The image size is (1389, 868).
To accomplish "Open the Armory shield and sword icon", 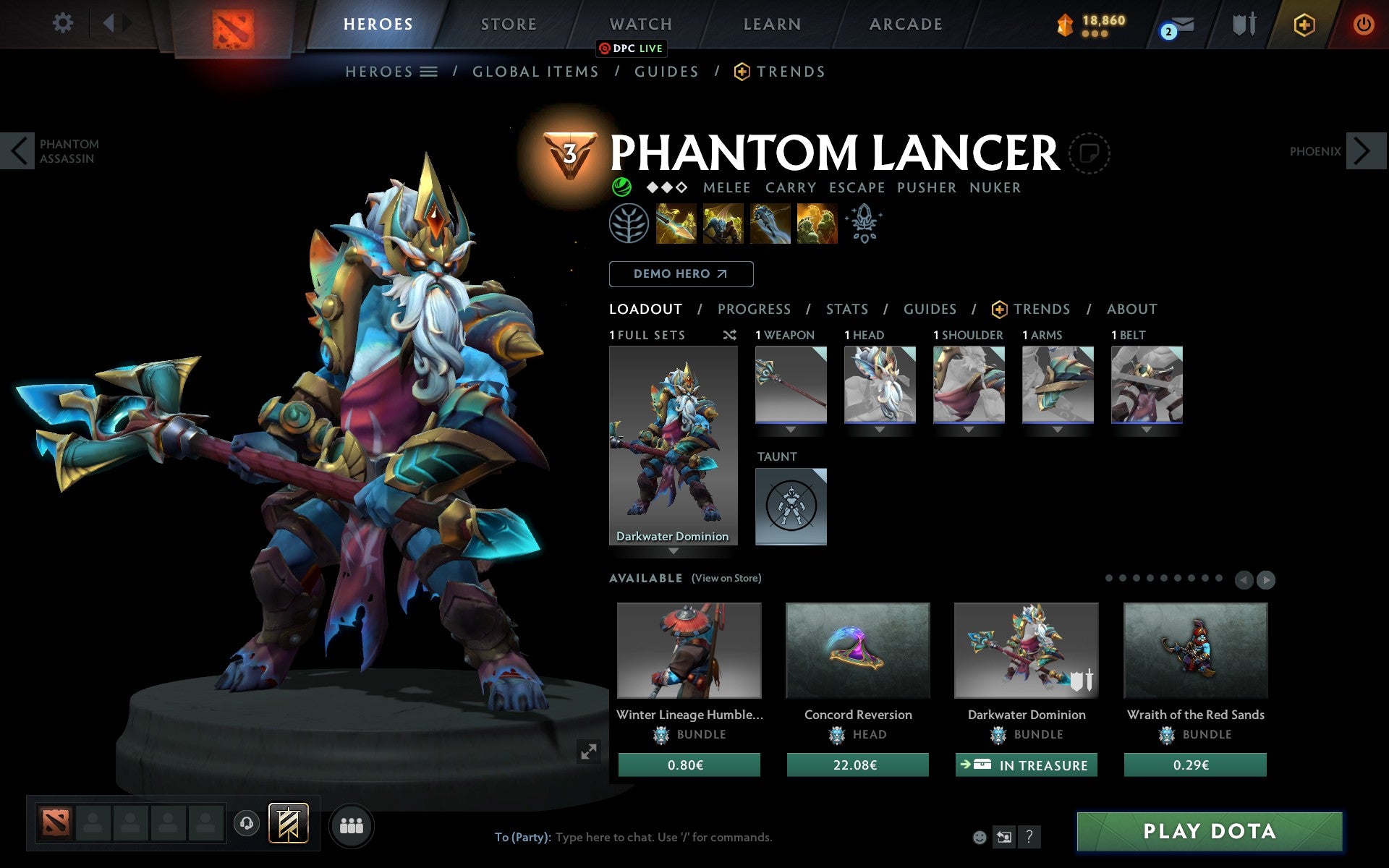I will 1242,24.
